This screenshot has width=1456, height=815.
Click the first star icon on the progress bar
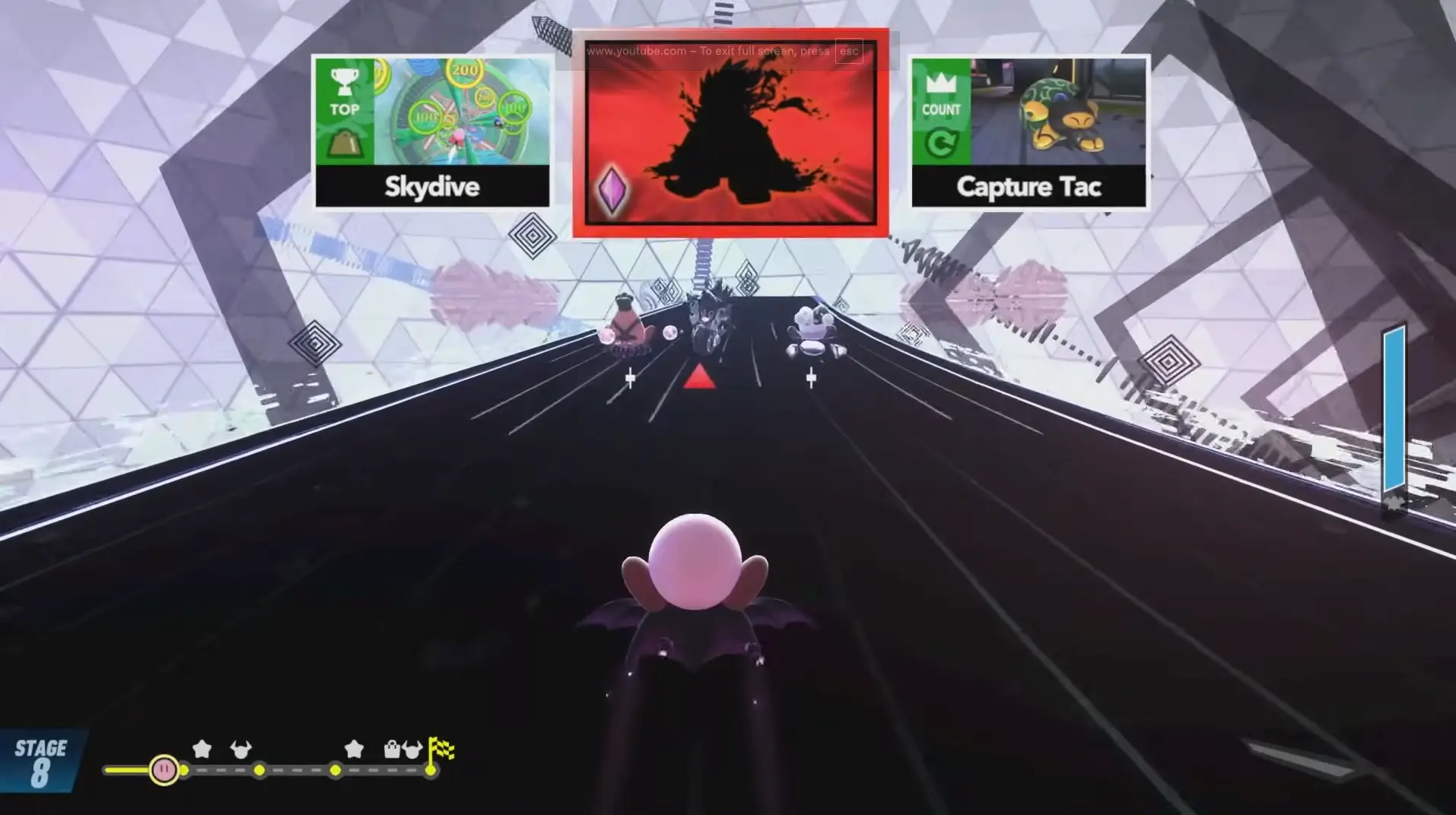[x=202, y=750]
